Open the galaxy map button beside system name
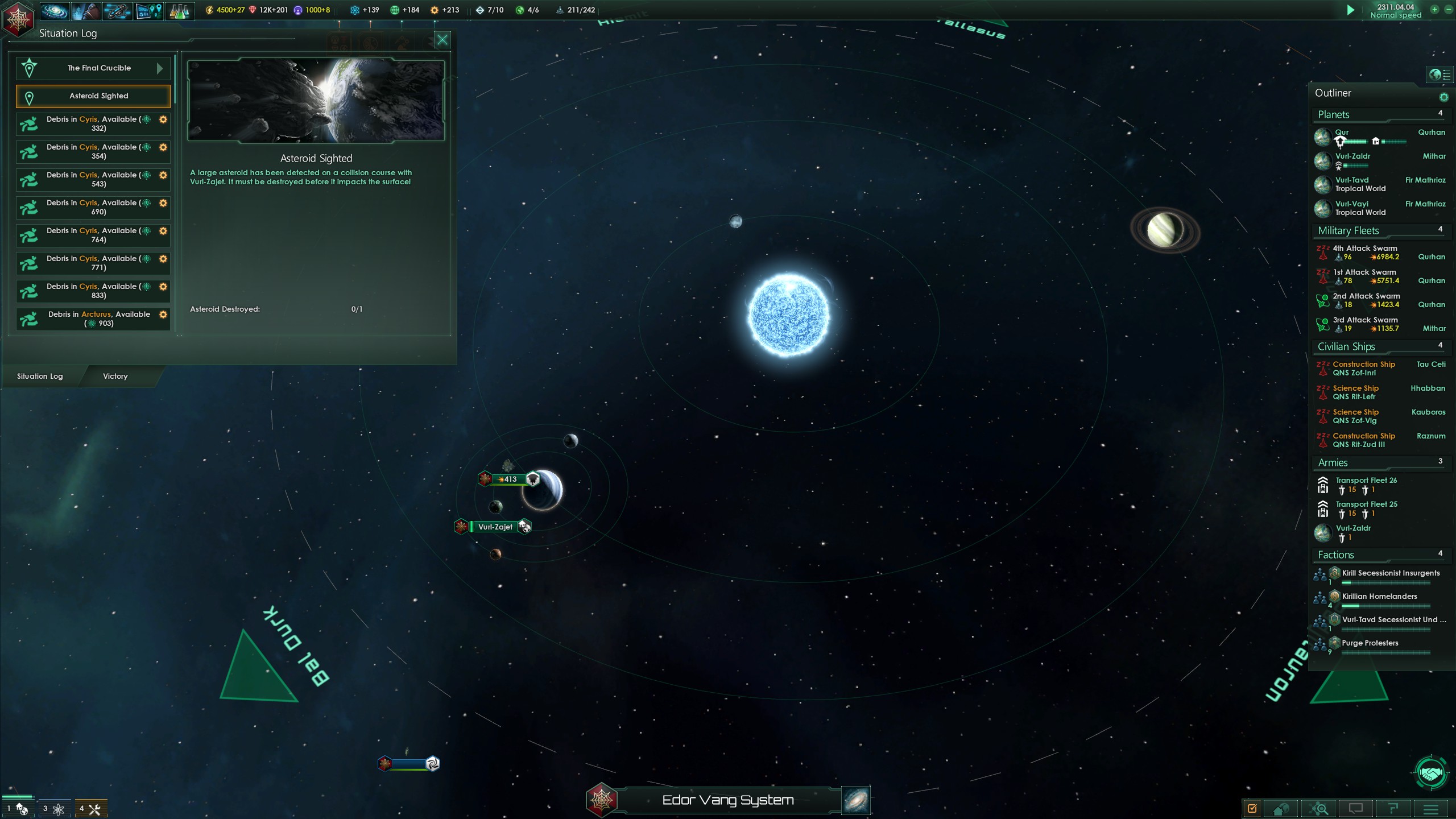 pyautogui.click(x=855, y=800)
